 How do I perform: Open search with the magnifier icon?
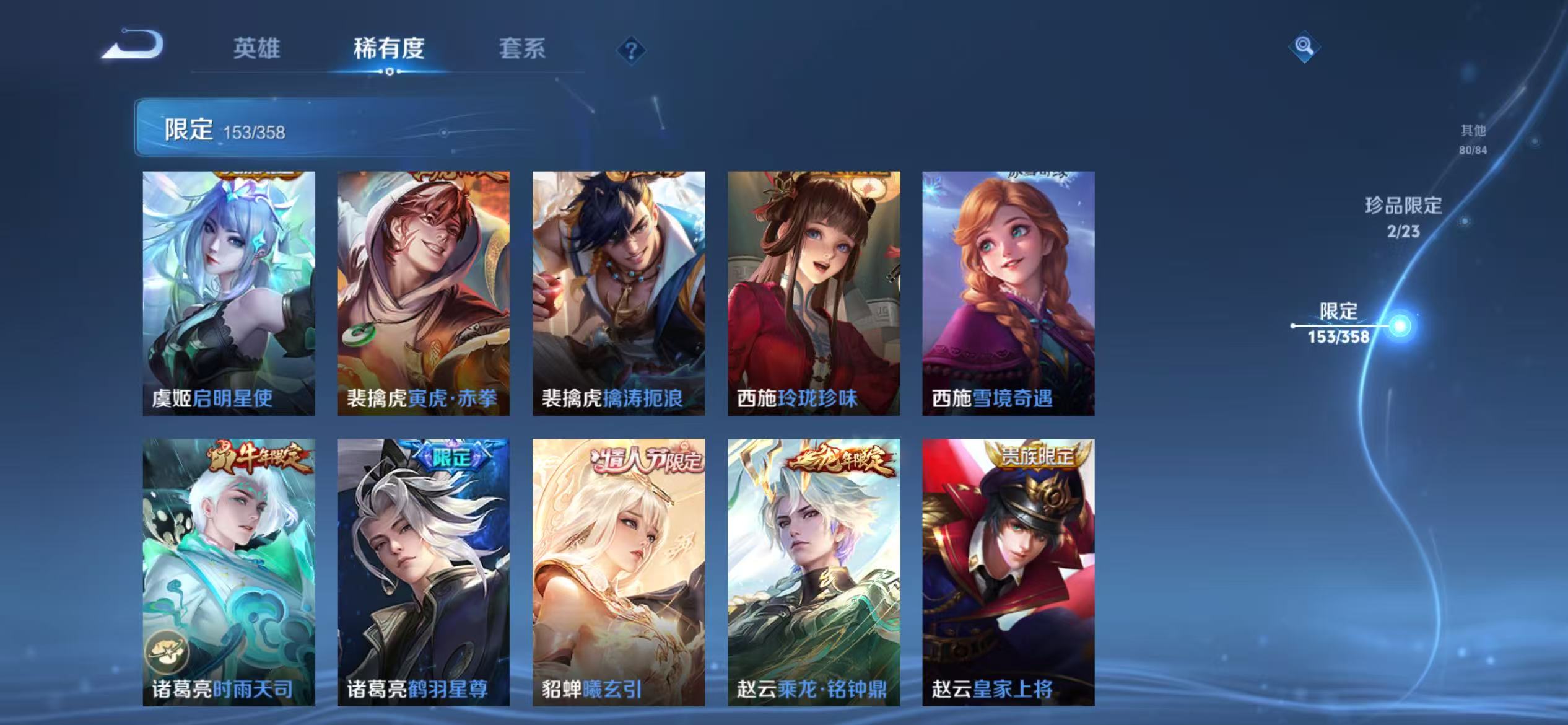point(1305,46)
